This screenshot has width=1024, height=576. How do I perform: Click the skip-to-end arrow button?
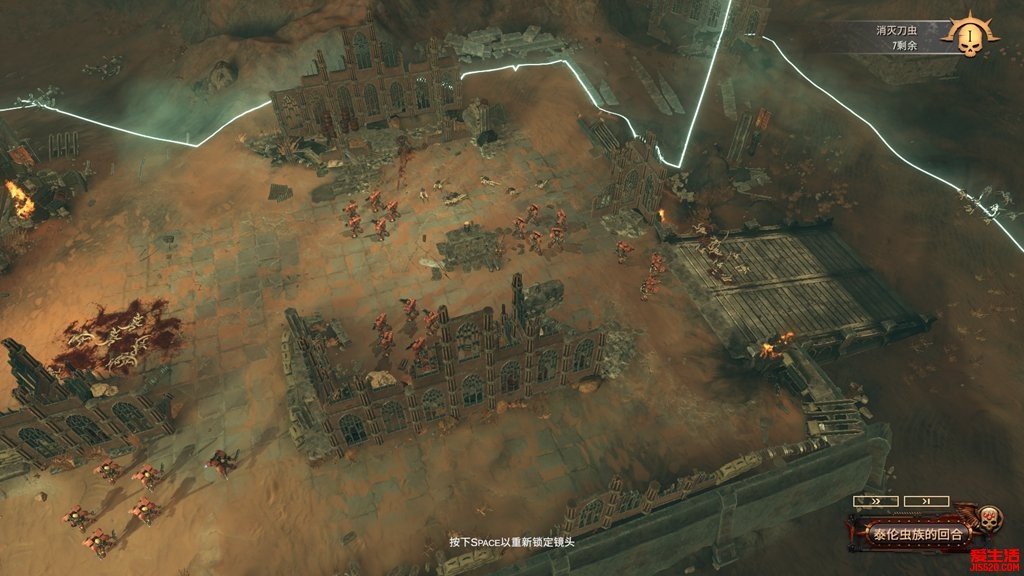tap(926, 501)
